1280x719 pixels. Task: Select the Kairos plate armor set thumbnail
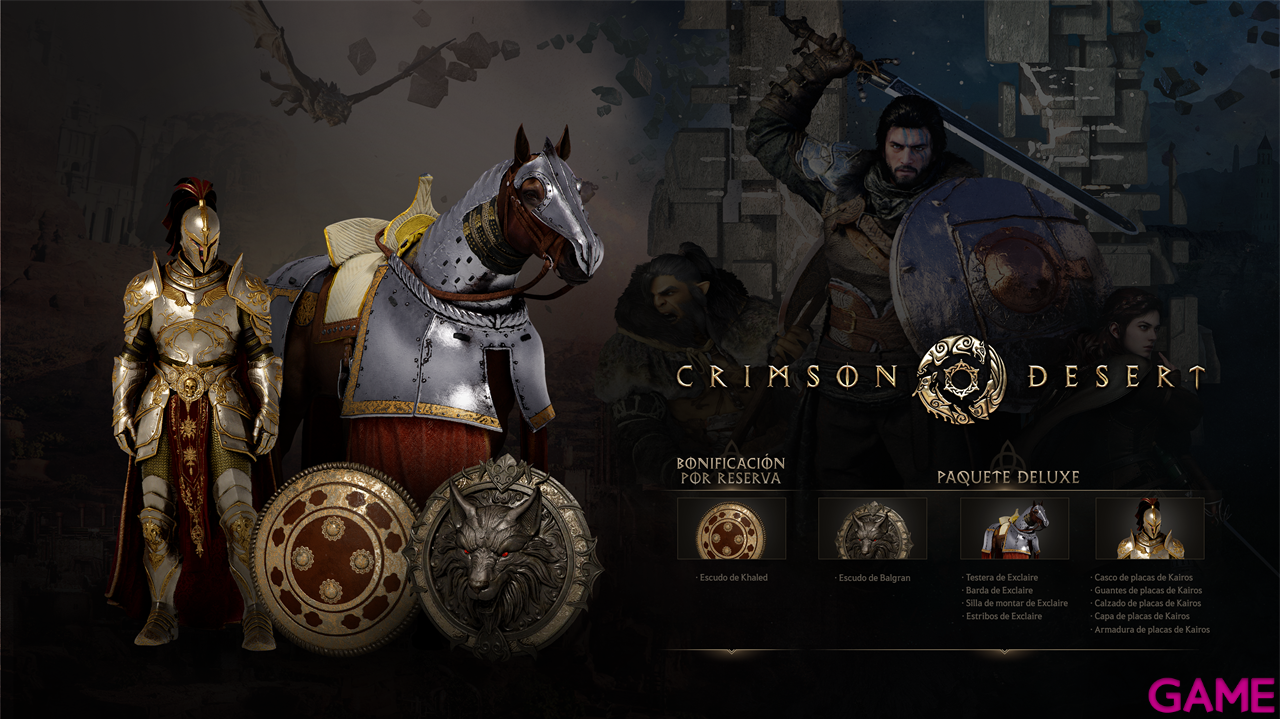1149,528
